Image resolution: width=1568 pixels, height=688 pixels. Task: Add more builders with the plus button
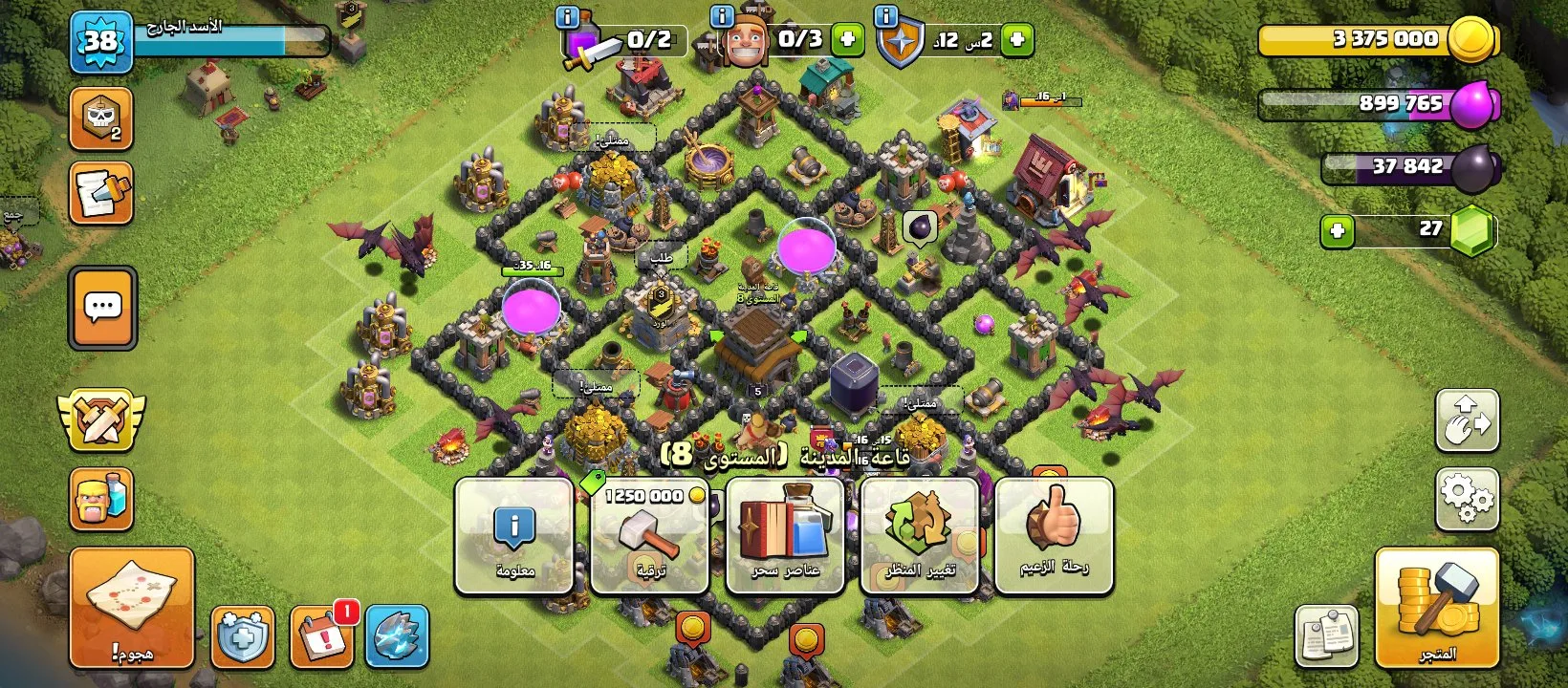(x=846, y=40)
